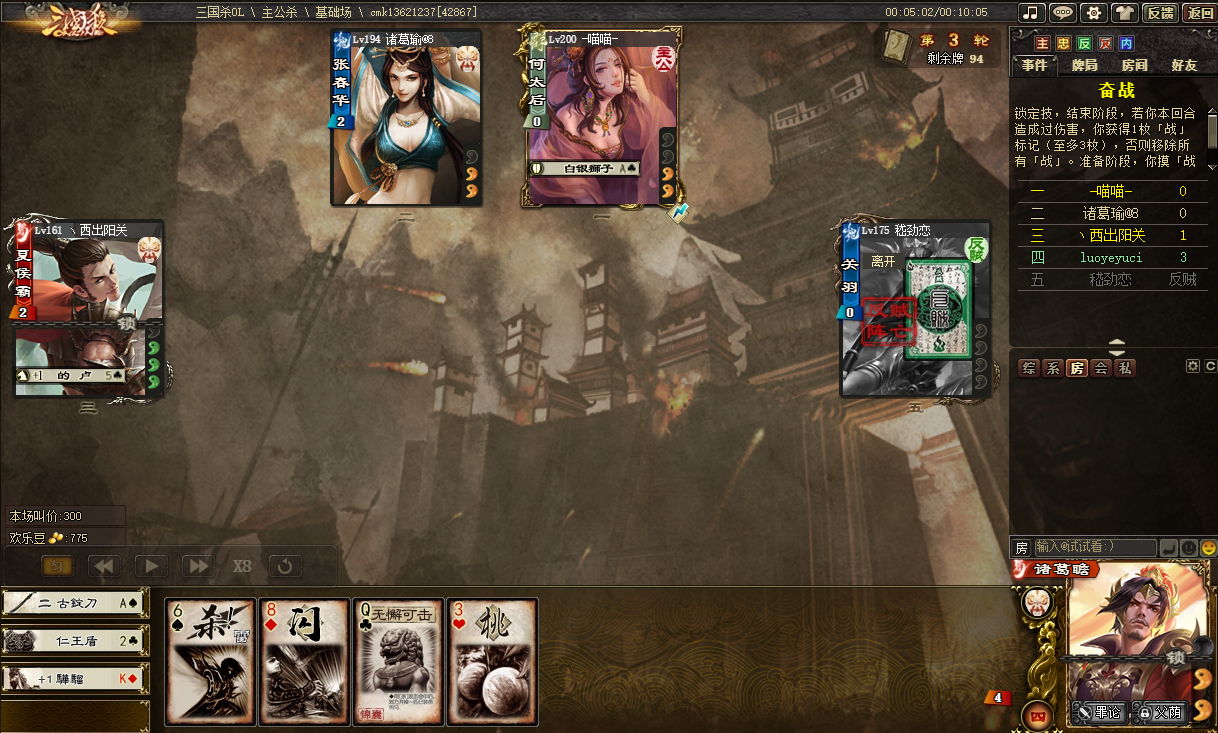
Task: Pick the 桃 three of hearts card
Action: 491,661
